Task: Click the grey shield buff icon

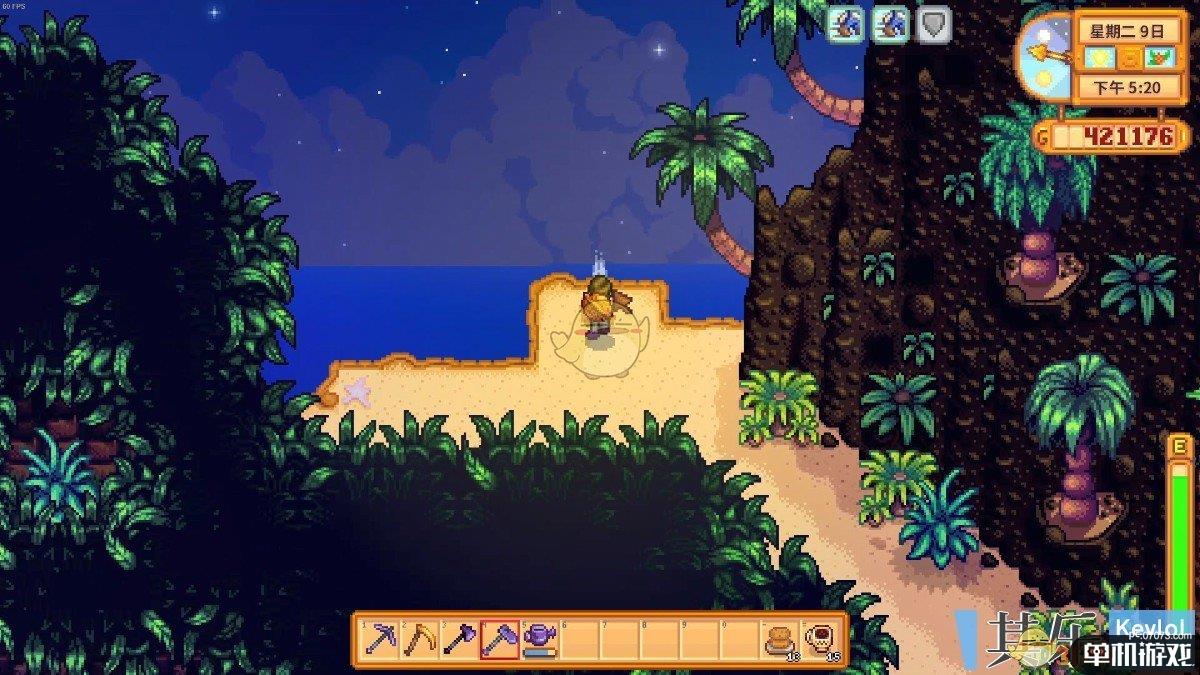Action: (x=932, y=26)
